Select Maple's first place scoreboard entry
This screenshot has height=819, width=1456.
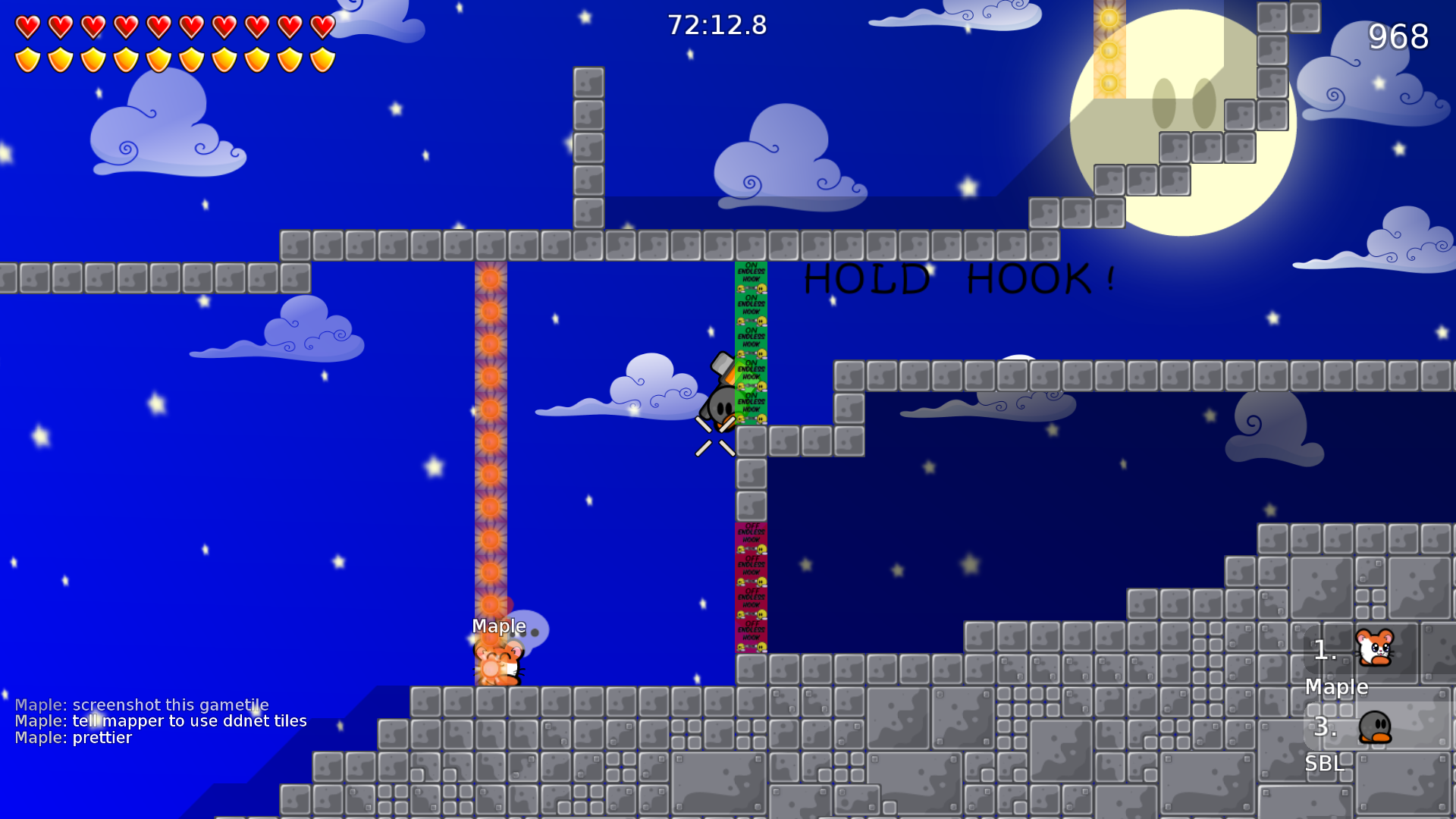click(1337, 667)
